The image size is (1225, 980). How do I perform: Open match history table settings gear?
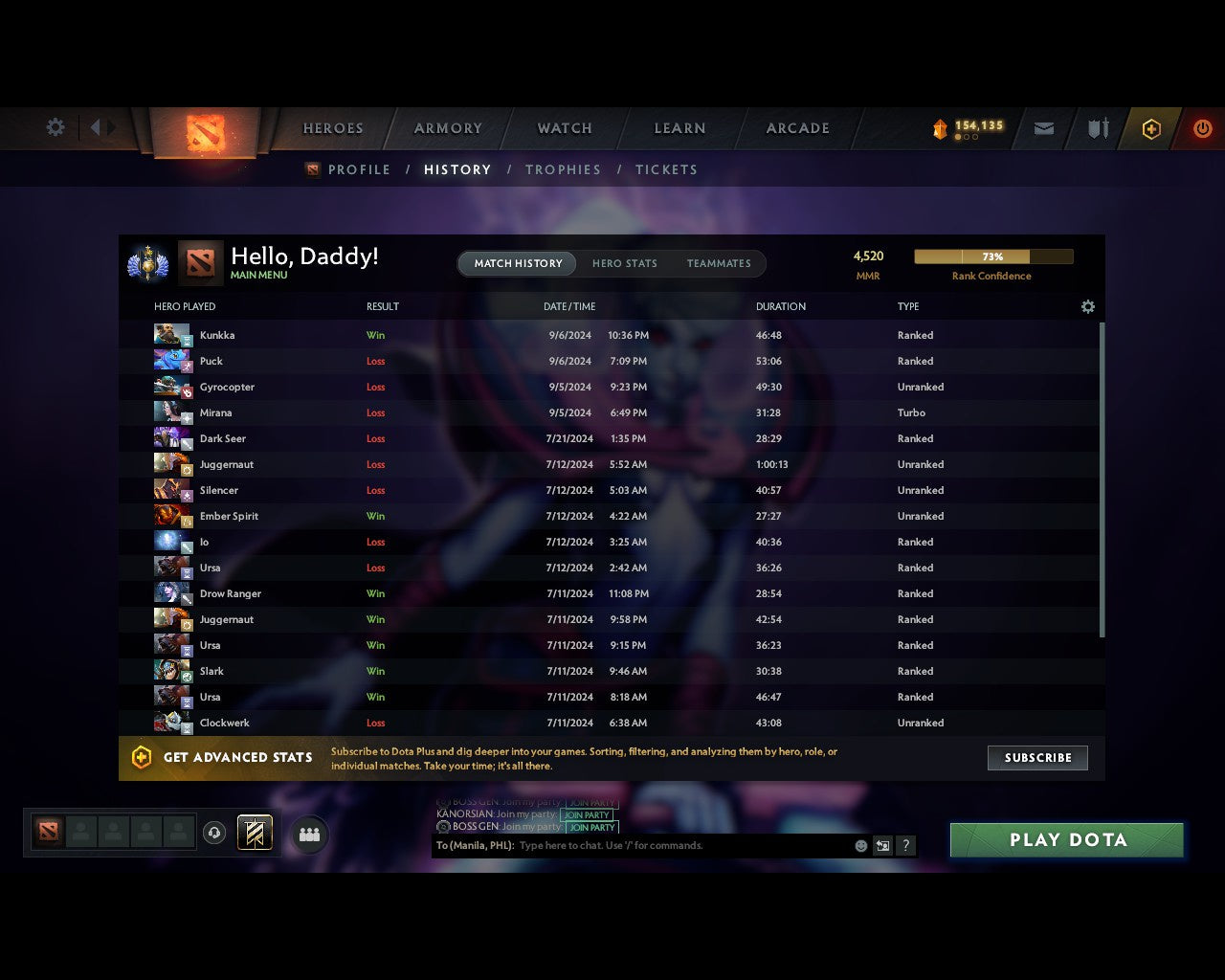pyautogui.click(x=1087, y=306)
